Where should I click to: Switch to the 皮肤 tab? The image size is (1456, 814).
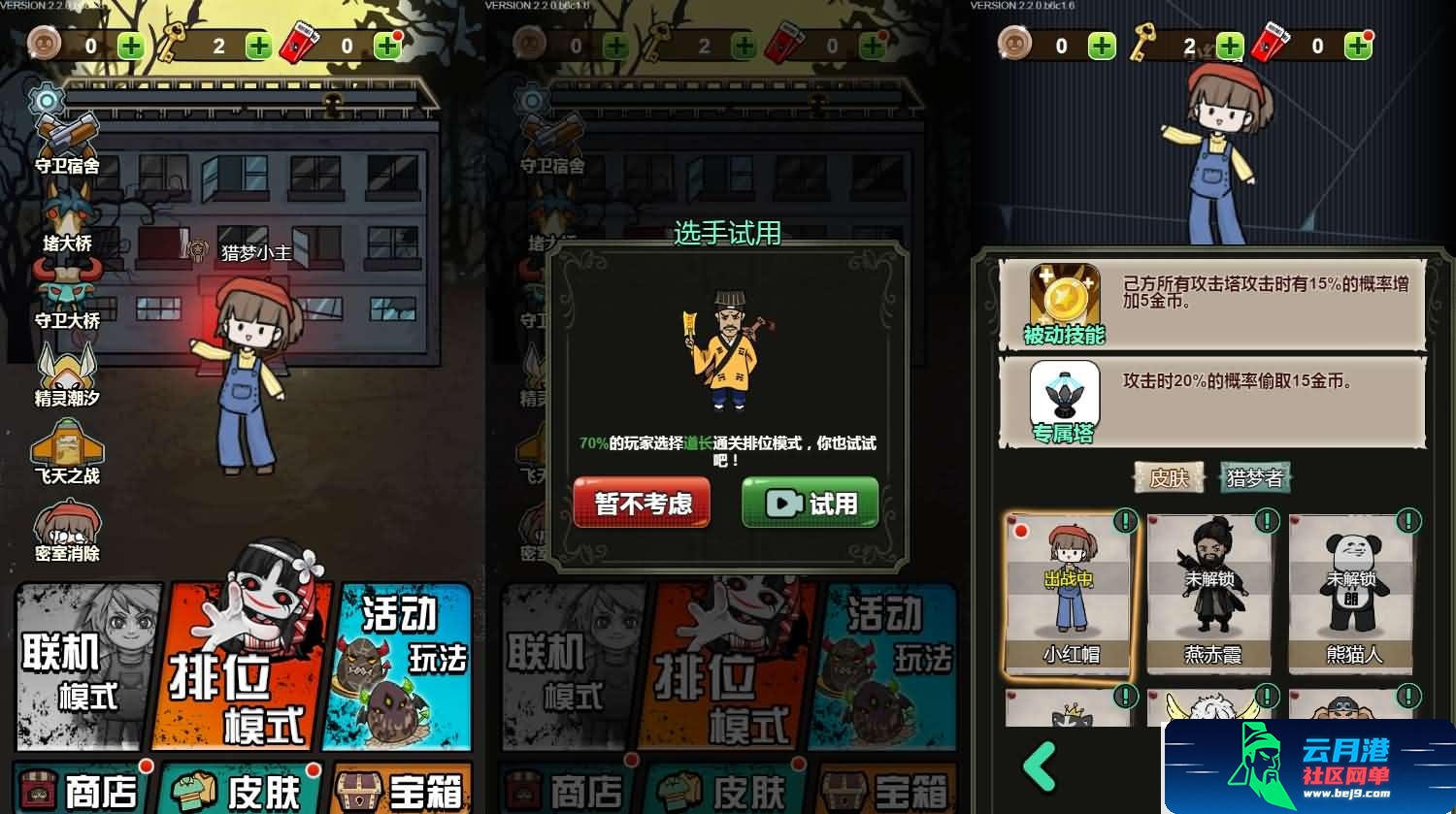pos(1171,478)
